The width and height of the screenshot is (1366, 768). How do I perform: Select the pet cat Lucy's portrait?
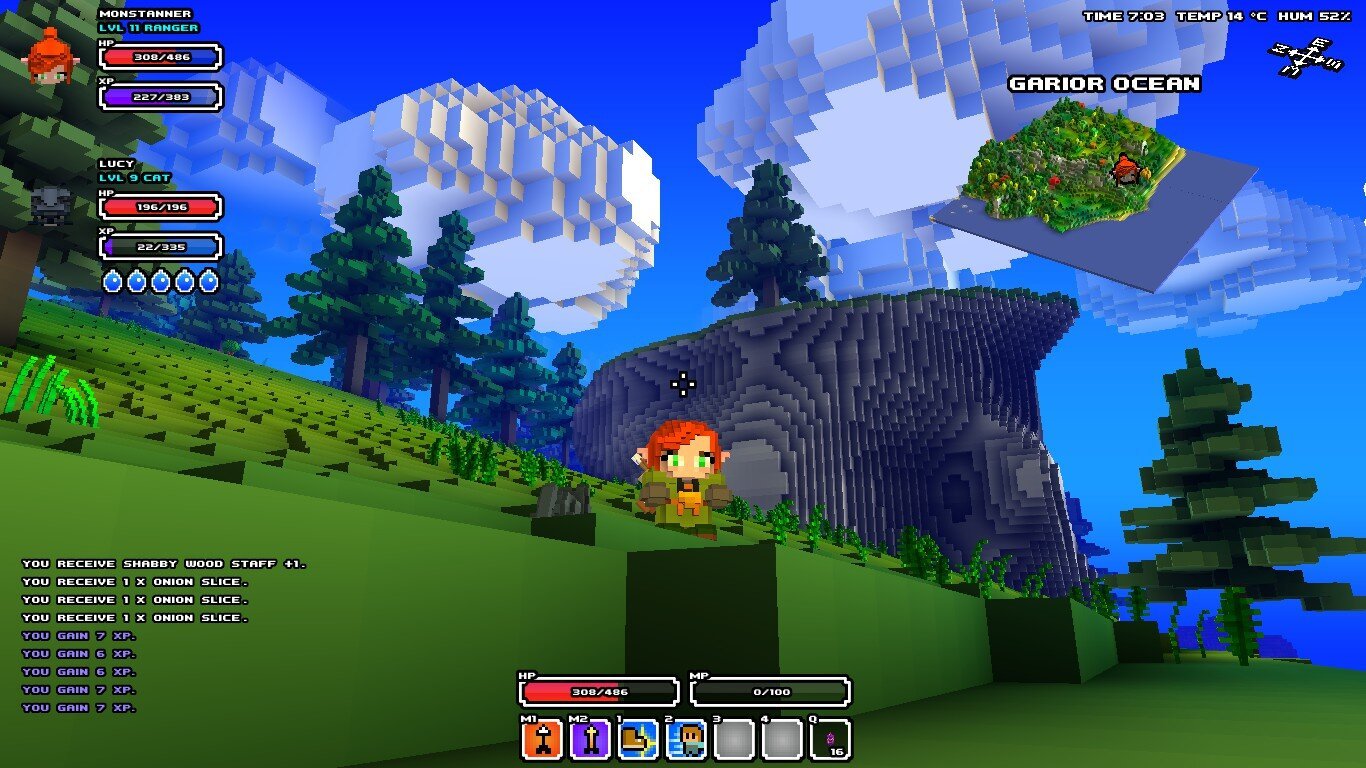point(48,205)
